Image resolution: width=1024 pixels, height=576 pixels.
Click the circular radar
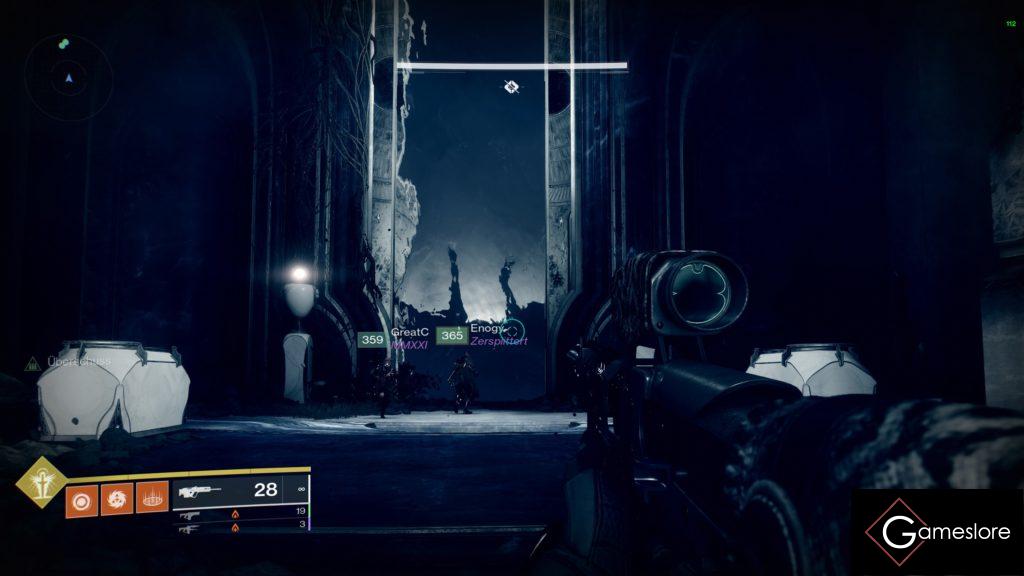pos(68,76)
